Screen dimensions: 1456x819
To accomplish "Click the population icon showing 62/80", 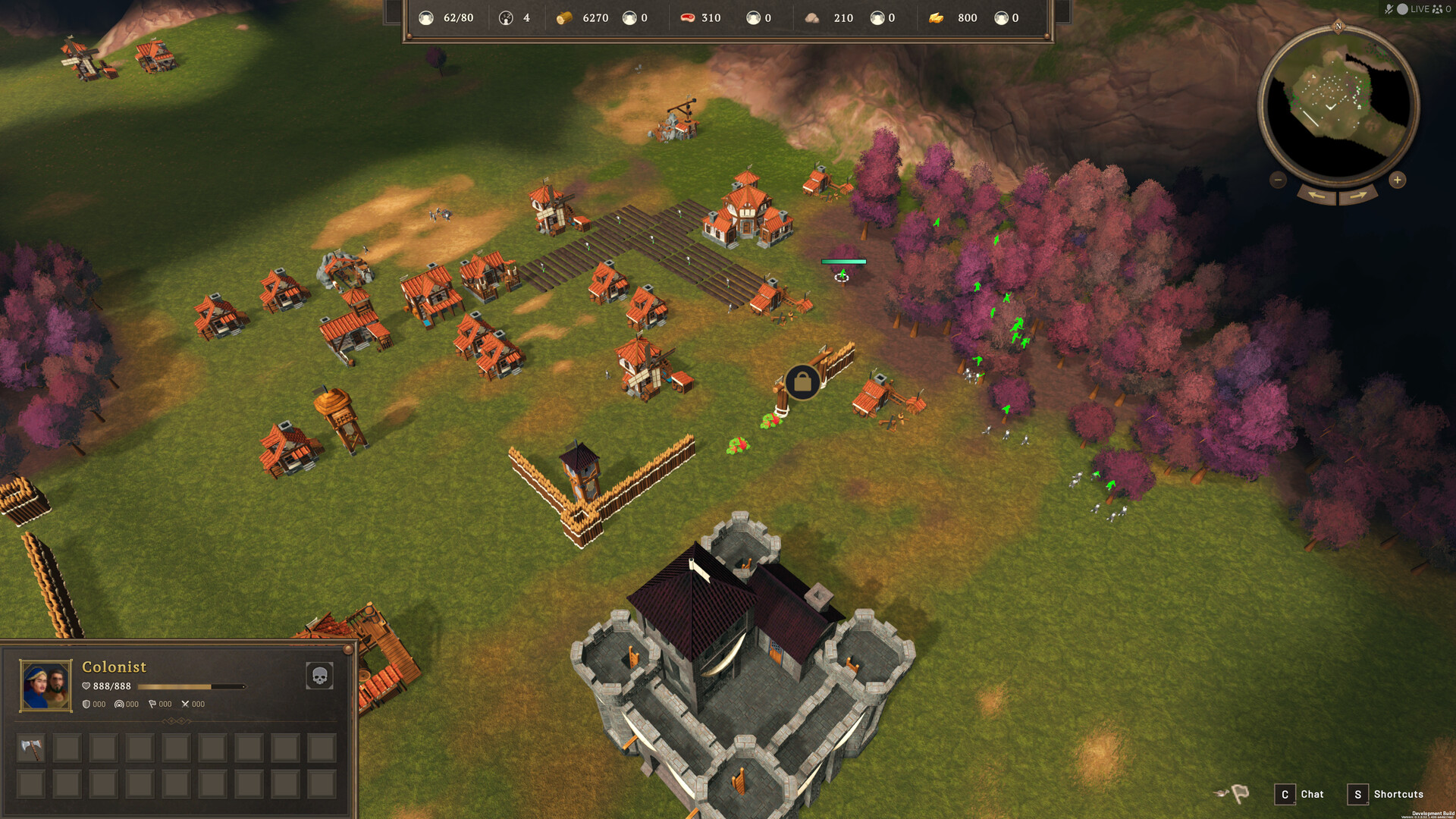I will (426, 17).
